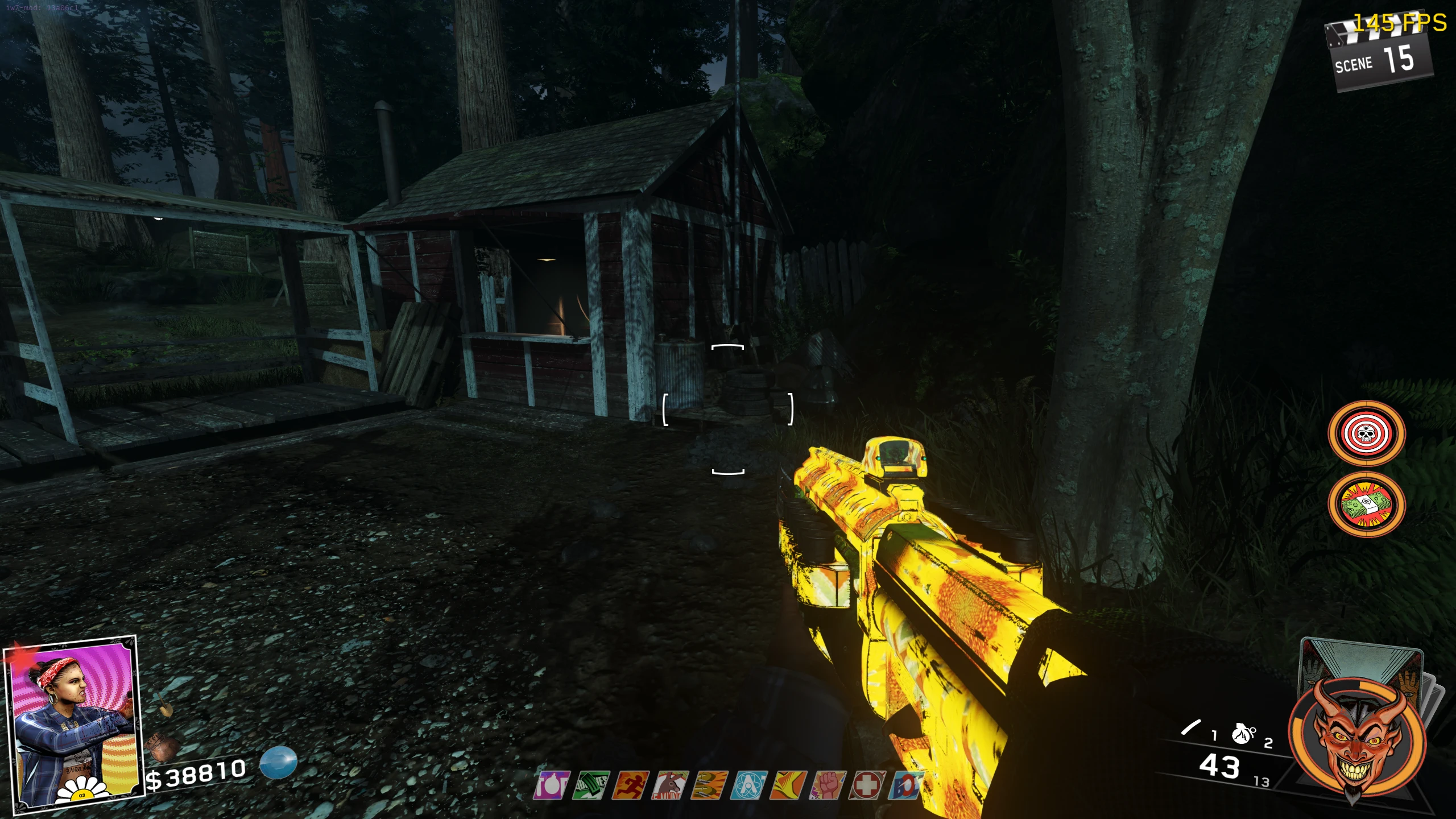This screenshot has height=819, width=1456.
Task: Activate the skull bullseye fortune card
Action: (x=1366, y=434)
